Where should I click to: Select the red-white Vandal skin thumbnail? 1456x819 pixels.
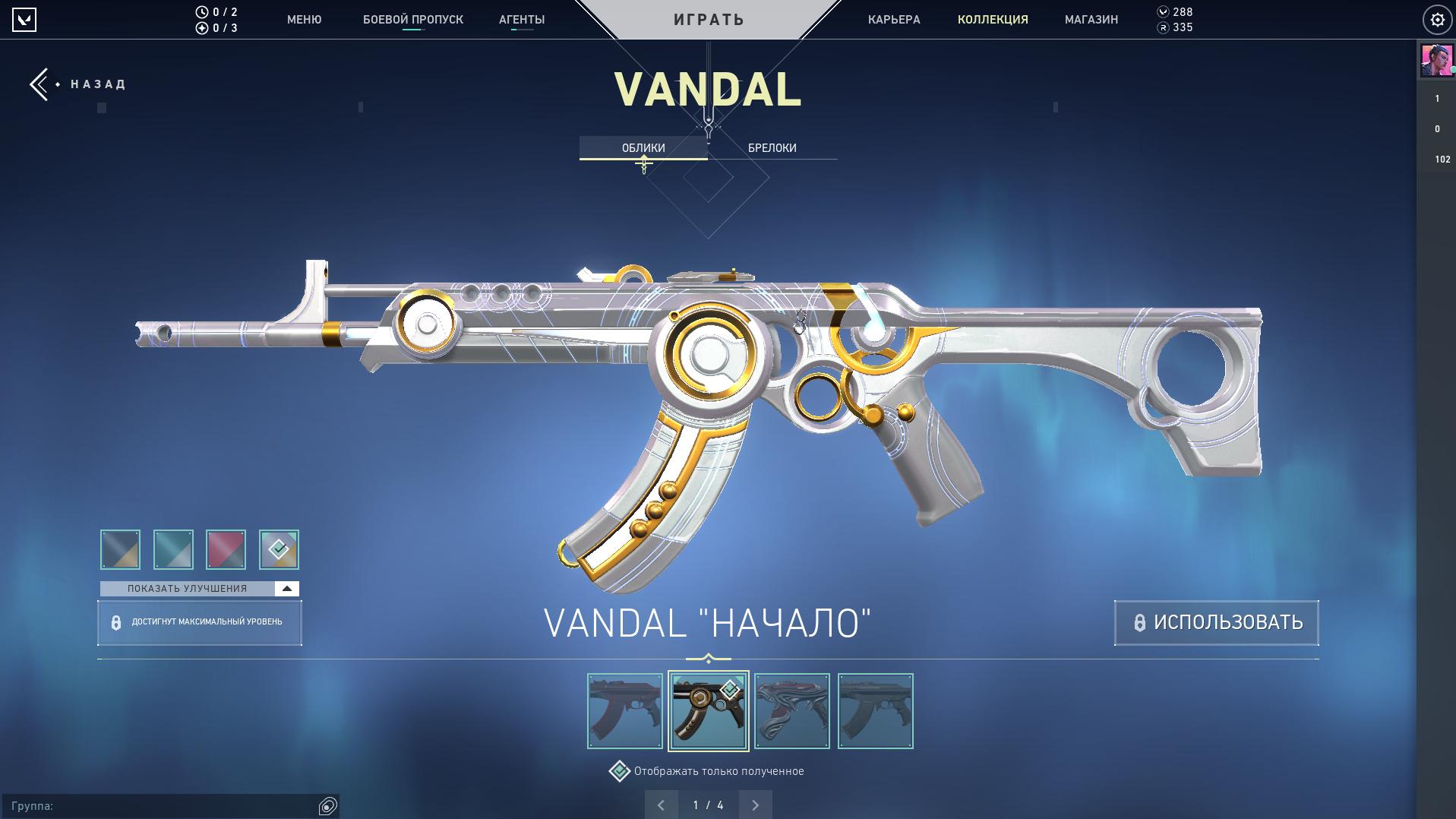792,711
